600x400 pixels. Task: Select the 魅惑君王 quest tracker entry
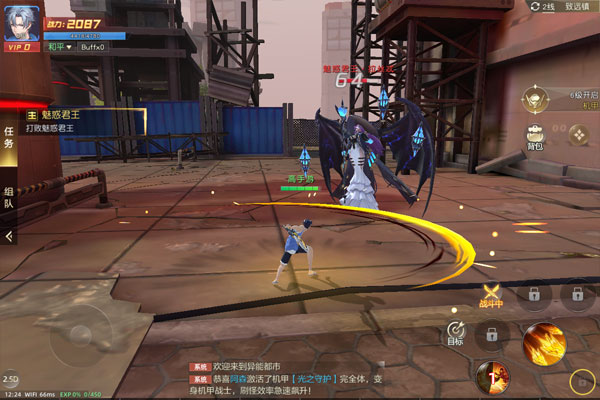pyautogui.click(x=80, y=122)
